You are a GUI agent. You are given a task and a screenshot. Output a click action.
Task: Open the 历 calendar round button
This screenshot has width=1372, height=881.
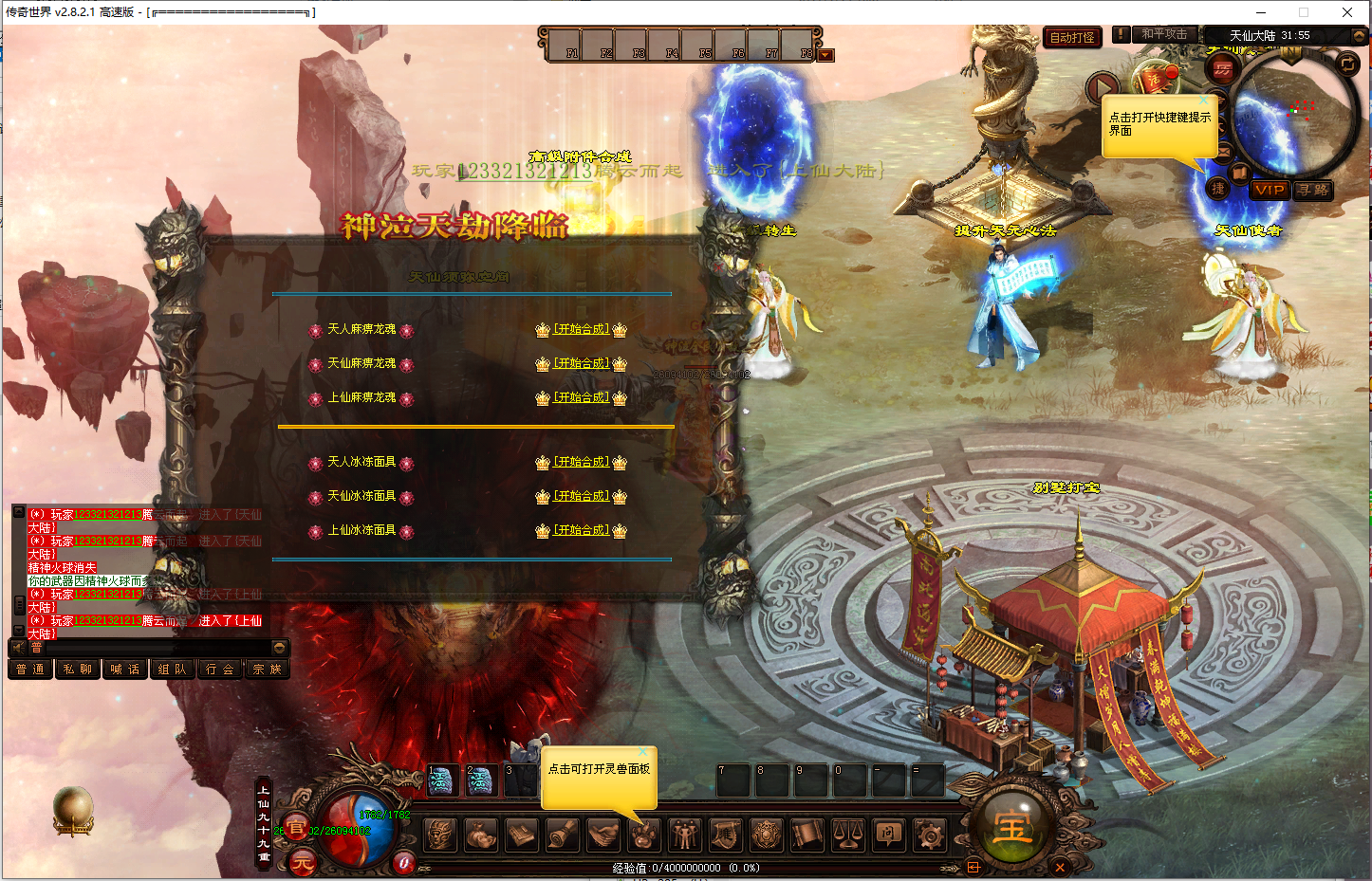(x=1223, y=69)
